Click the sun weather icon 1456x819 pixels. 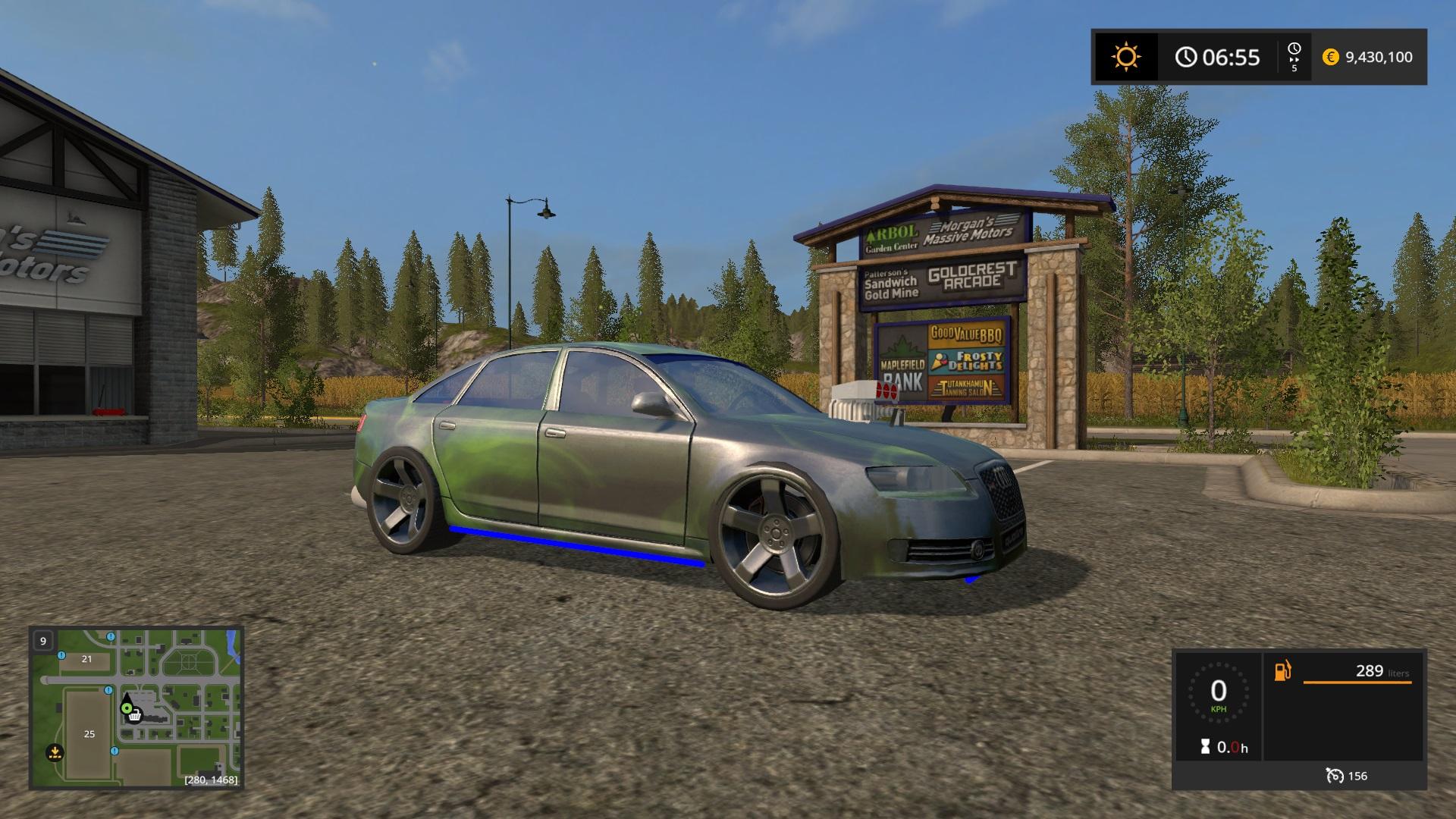pos(1125,57)
